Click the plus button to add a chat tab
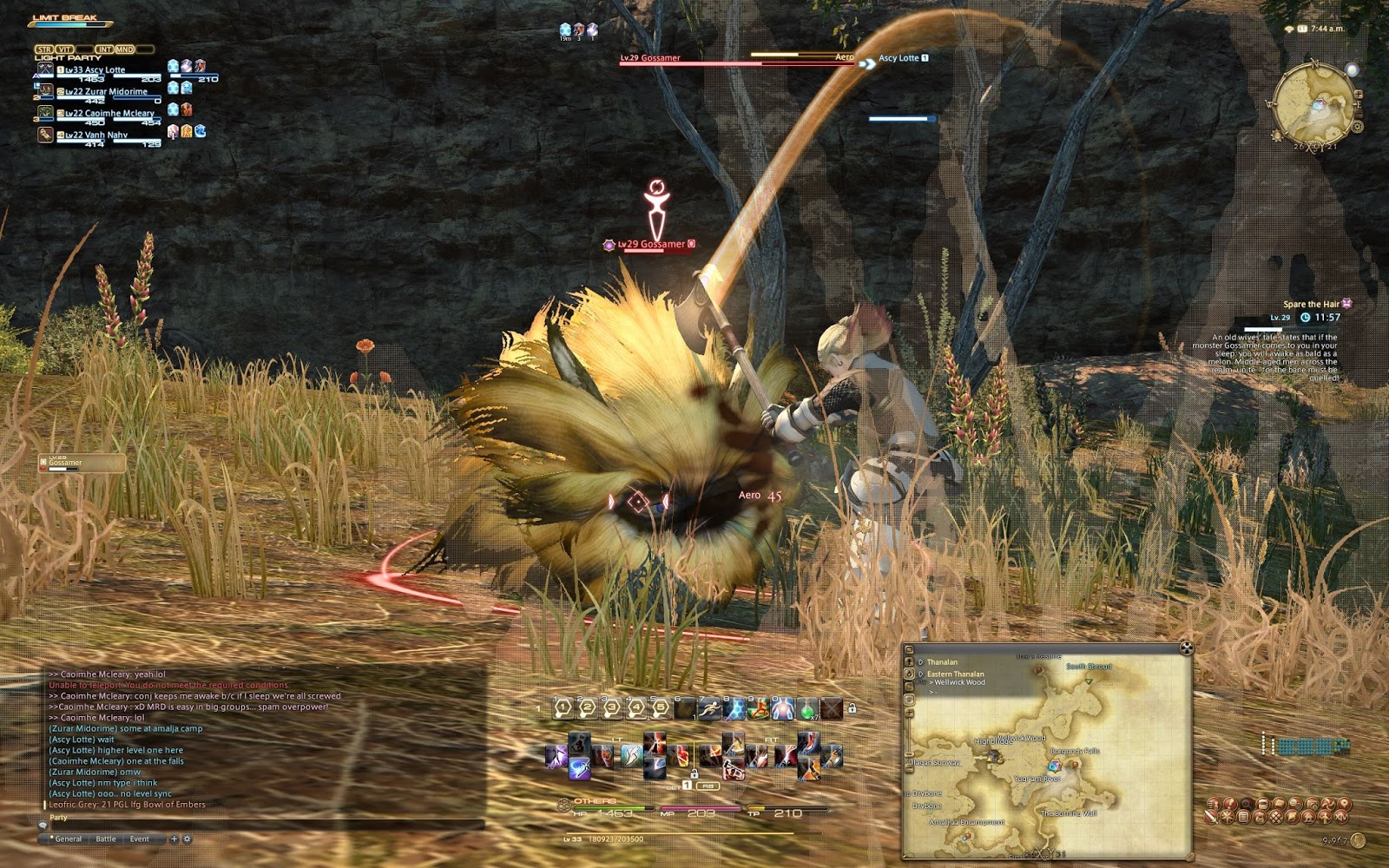This screenshot has height=868, width=1389. (174, 838)
